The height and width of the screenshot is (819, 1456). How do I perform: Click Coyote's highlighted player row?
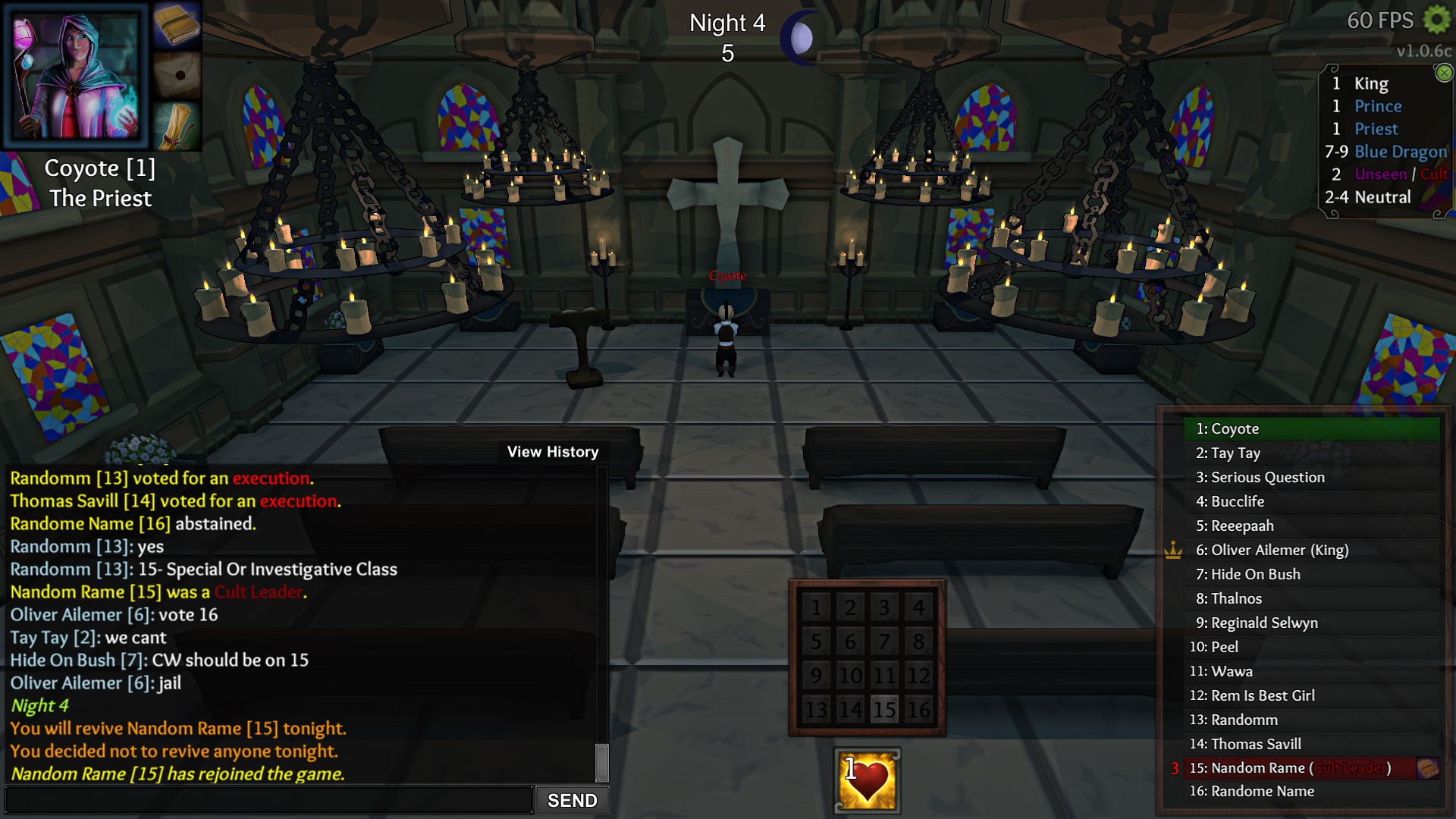(1310, 429)
